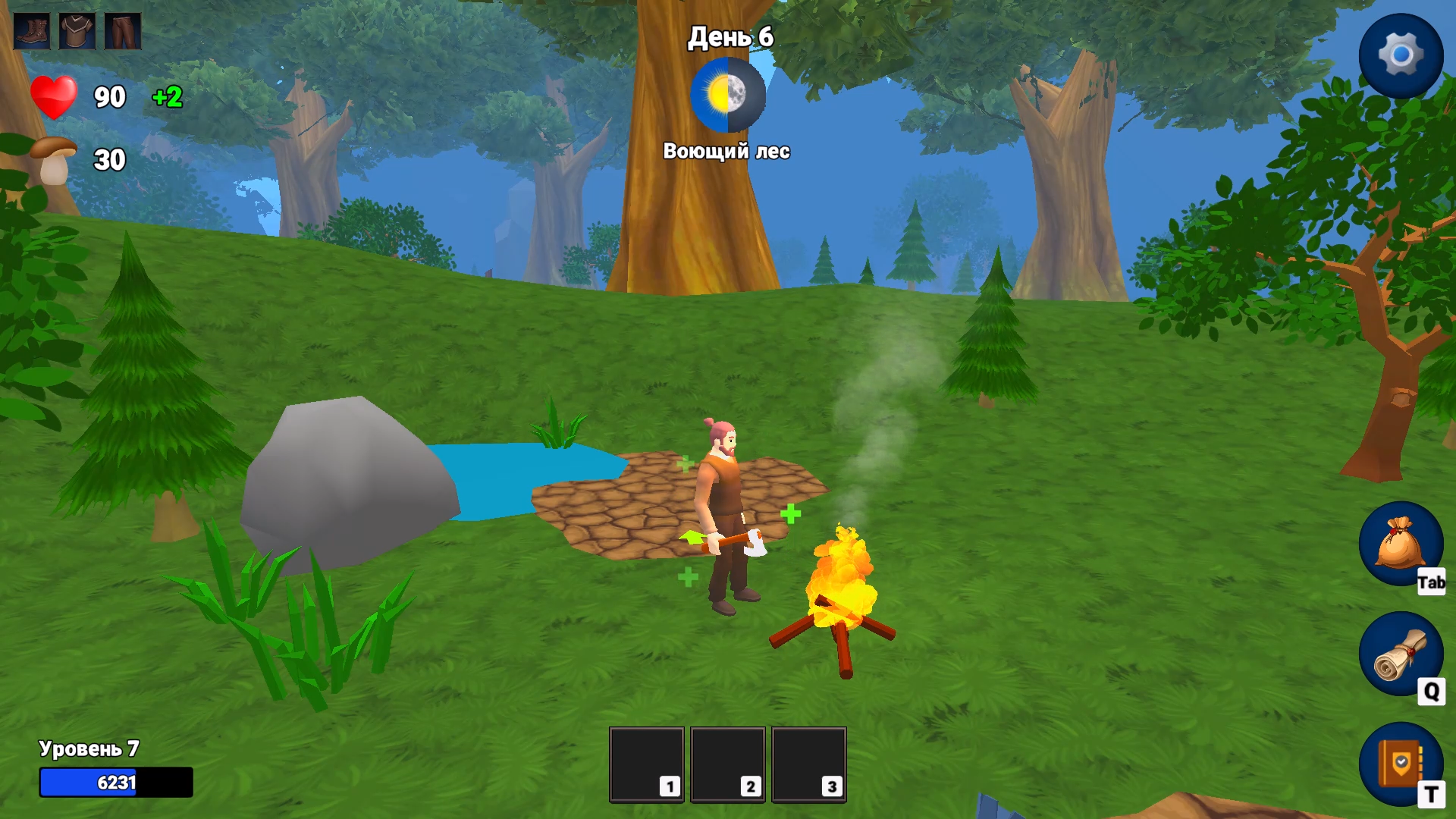Select the boots equipment slot
The width and height of the screenshot is (1456, 819).
click(x=32, y=32)
